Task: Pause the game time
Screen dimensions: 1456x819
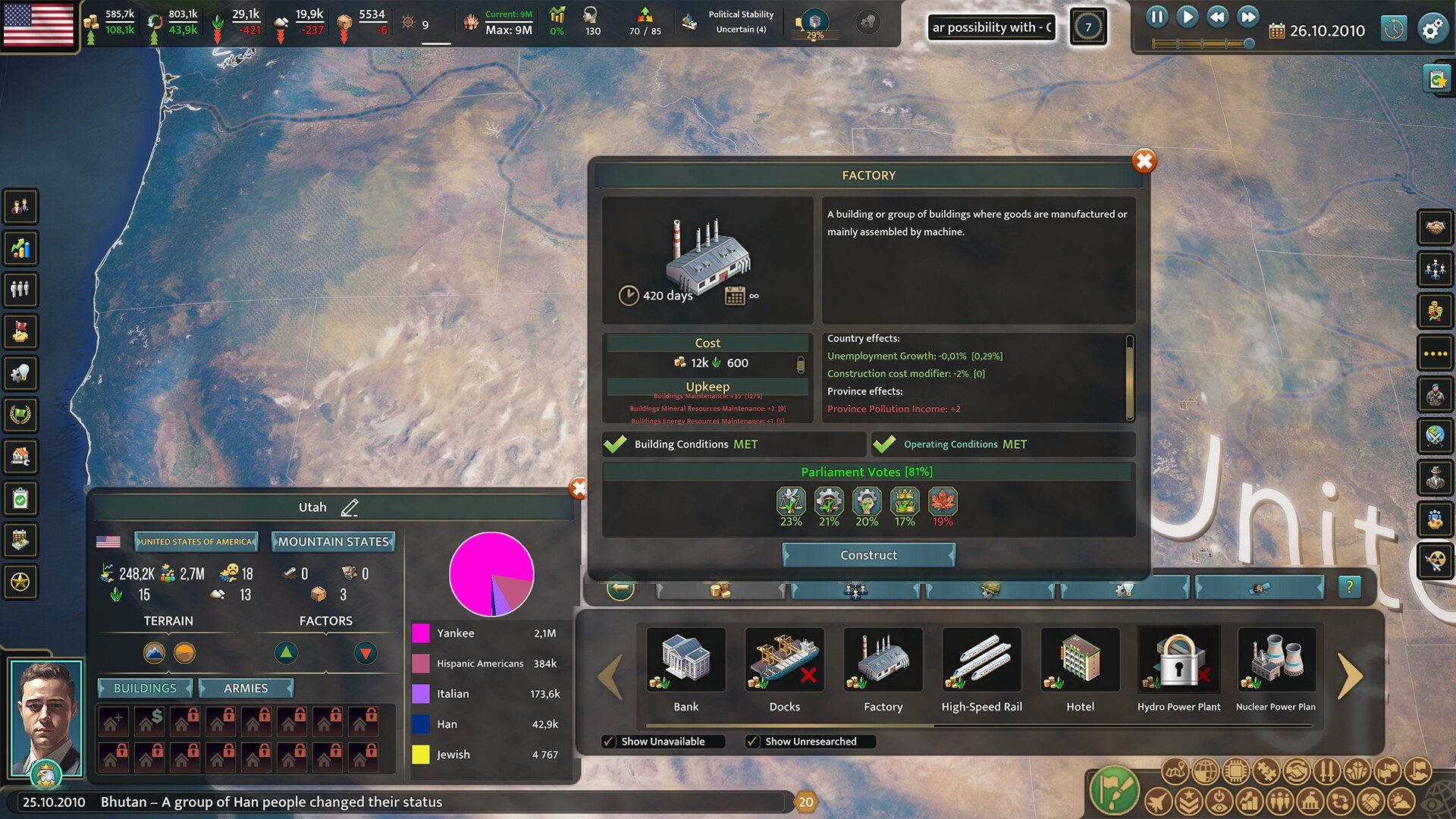Action: (1156, 17)
